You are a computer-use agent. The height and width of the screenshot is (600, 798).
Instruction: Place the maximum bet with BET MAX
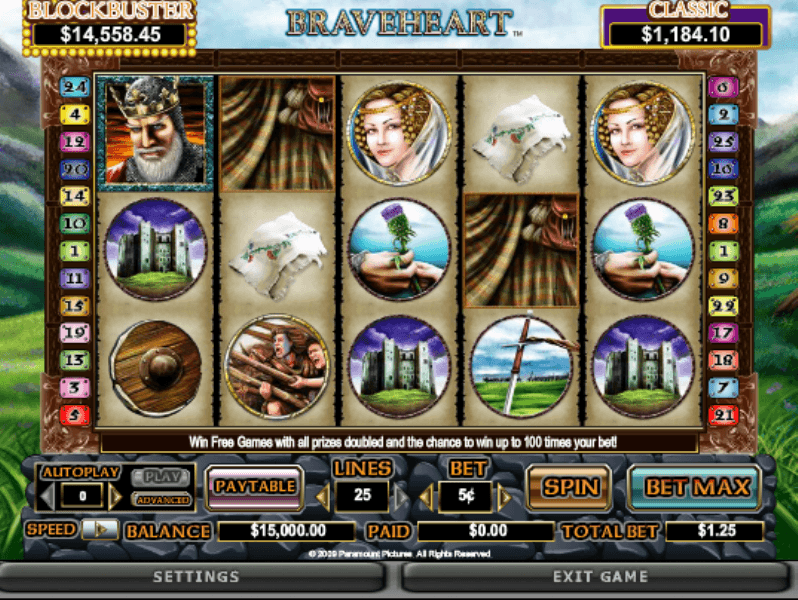[x=696, y=488]
